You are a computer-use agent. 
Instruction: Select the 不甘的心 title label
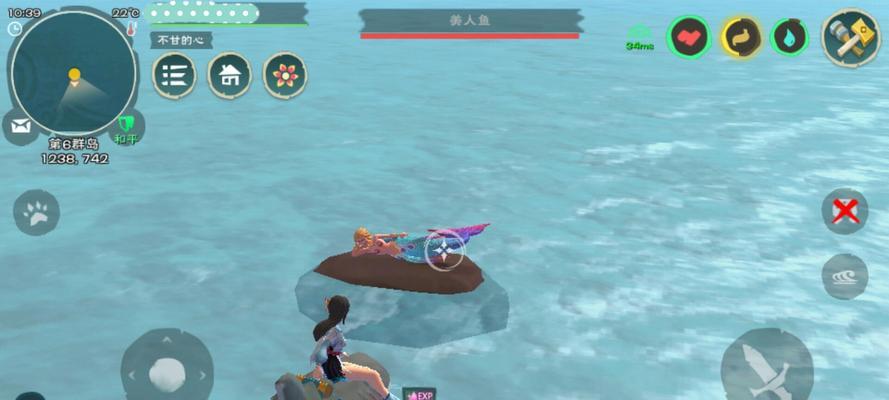pyautogui.click(x=182, y=40)
